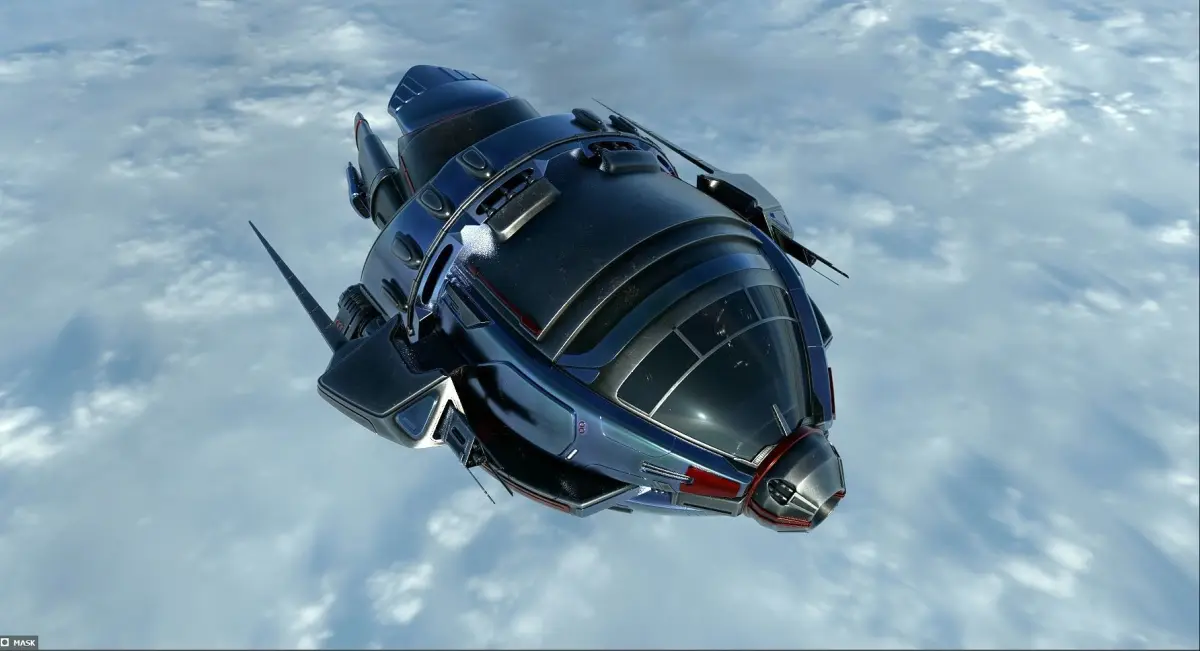This screenshot has width=1200, height=651.
Task: Toggle the MASK option
Action: pos(6,642)
